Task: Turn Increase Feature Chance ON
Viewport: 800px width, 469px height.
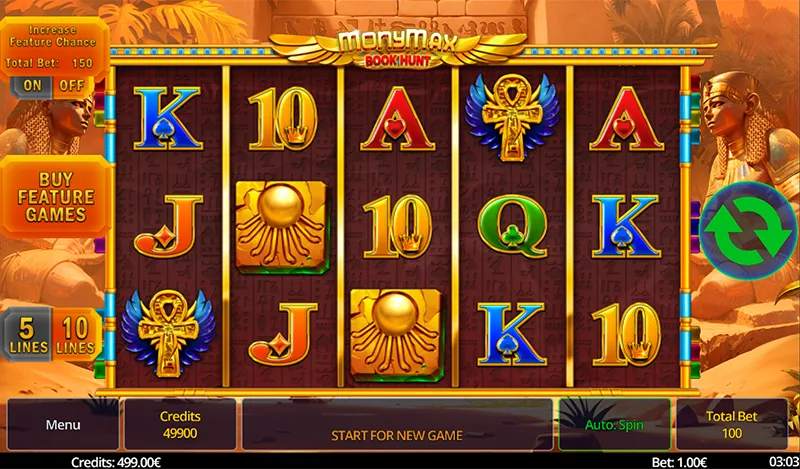Action: pos(33,86)
